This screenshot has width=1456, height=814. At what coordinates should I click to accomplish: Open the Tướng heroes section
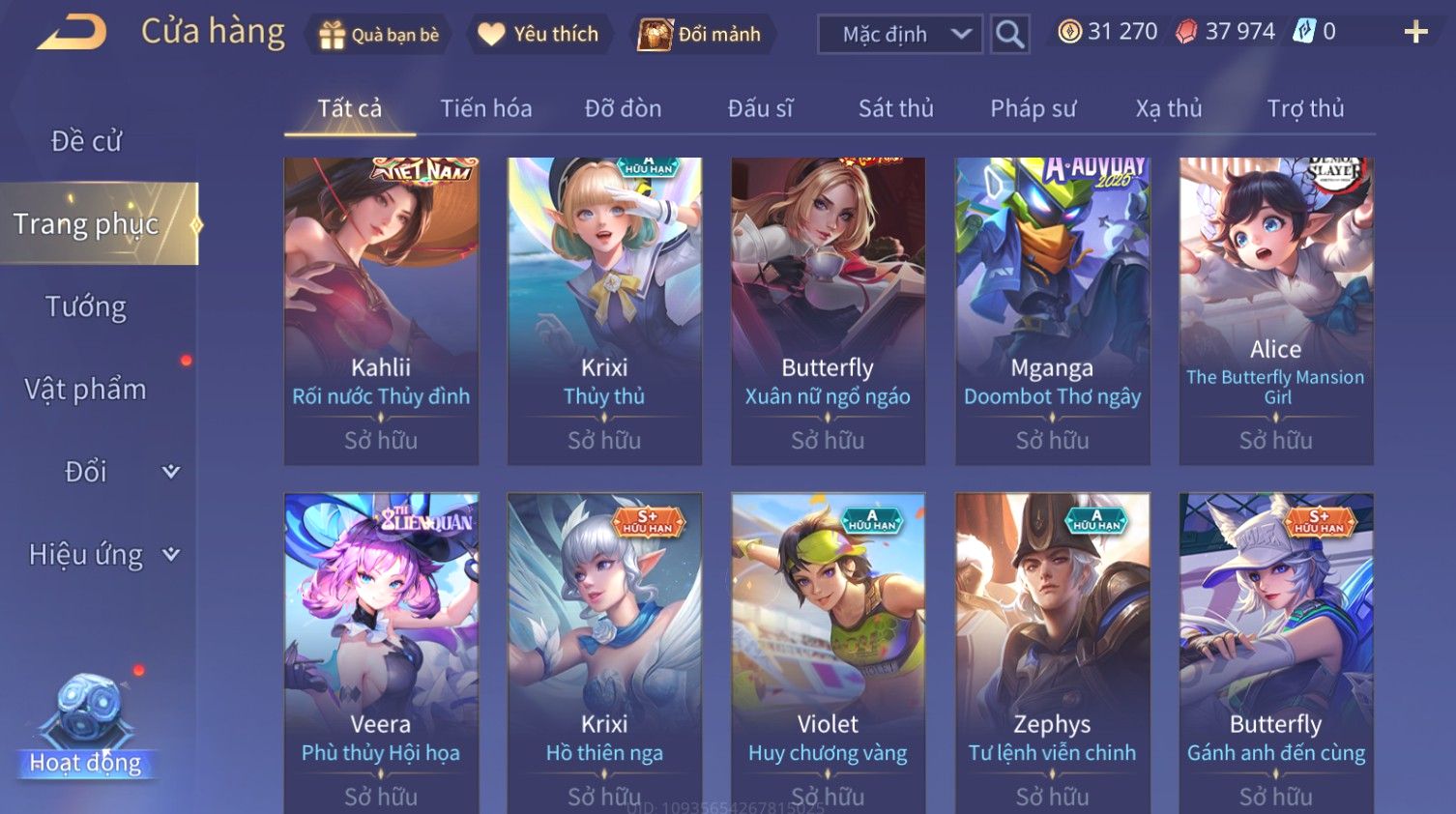click(87, 306)
